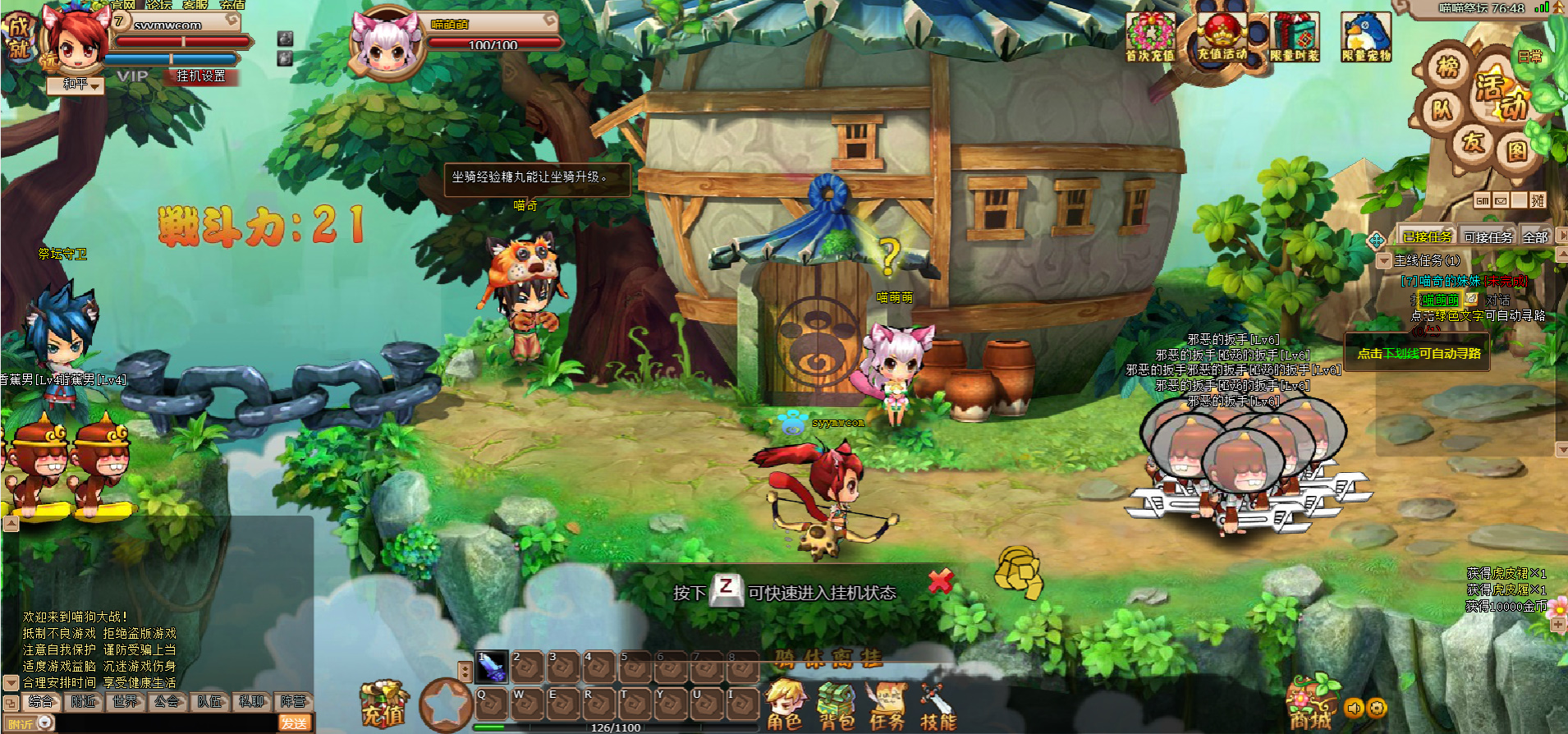Switch quest tracker to 可接任务 tab

tap(1488, 237)
